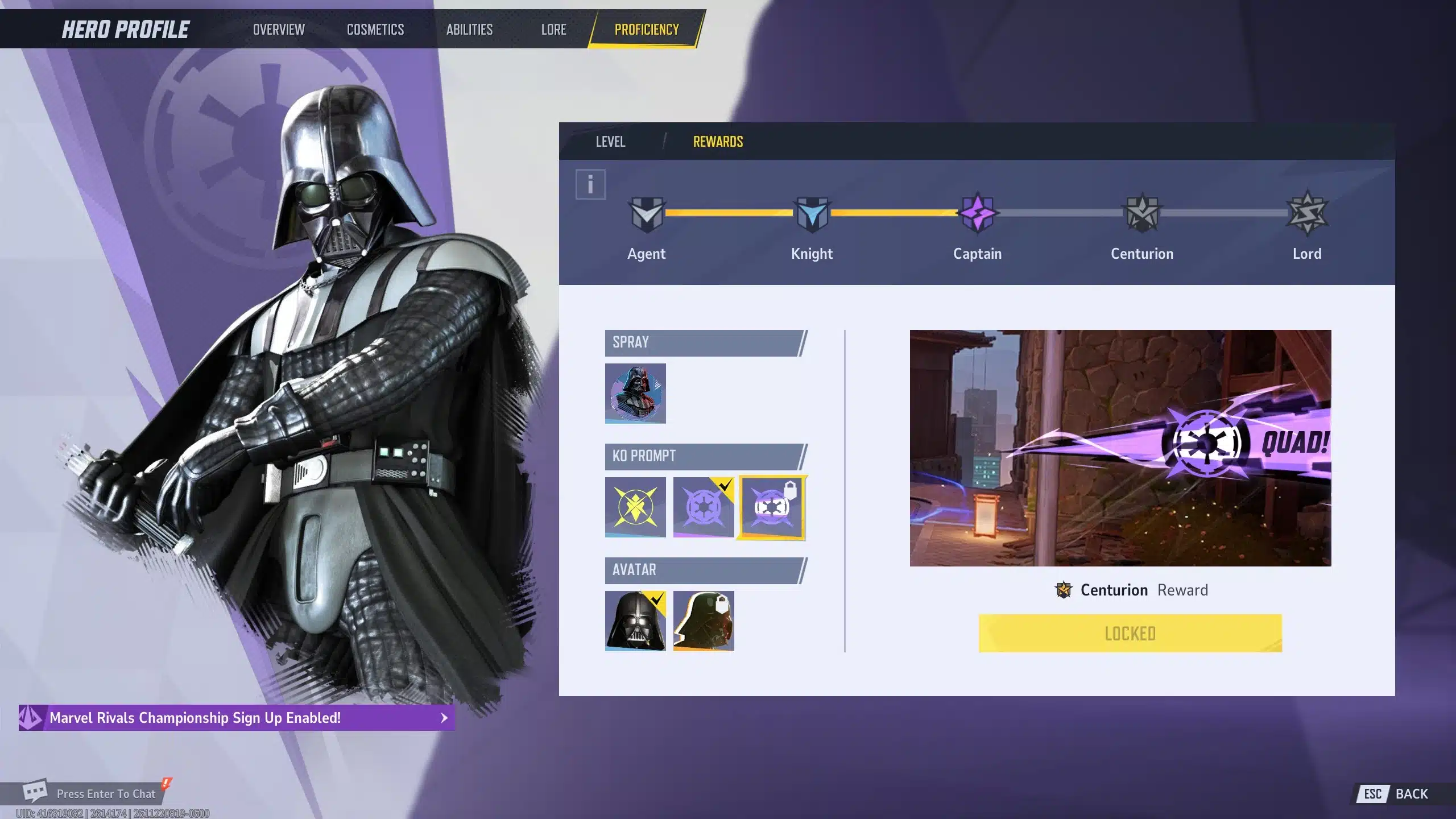Choose the Knight rank badge
The height and width of the screenshot is (819, 1456).
[x=812, y=214]
